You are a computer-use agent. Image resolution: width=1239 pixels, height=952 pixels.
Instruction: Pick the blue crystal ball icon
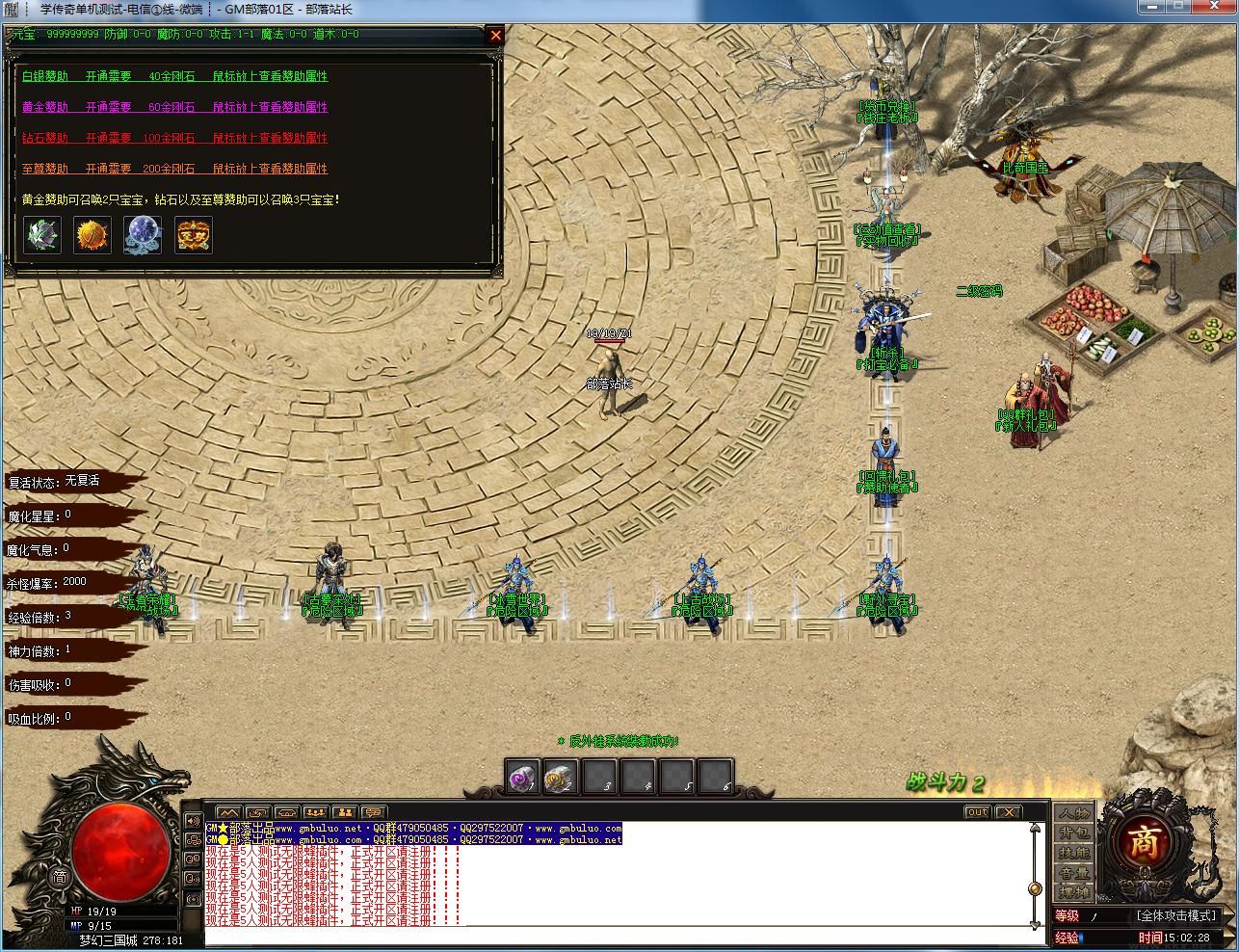coord(143,234)
